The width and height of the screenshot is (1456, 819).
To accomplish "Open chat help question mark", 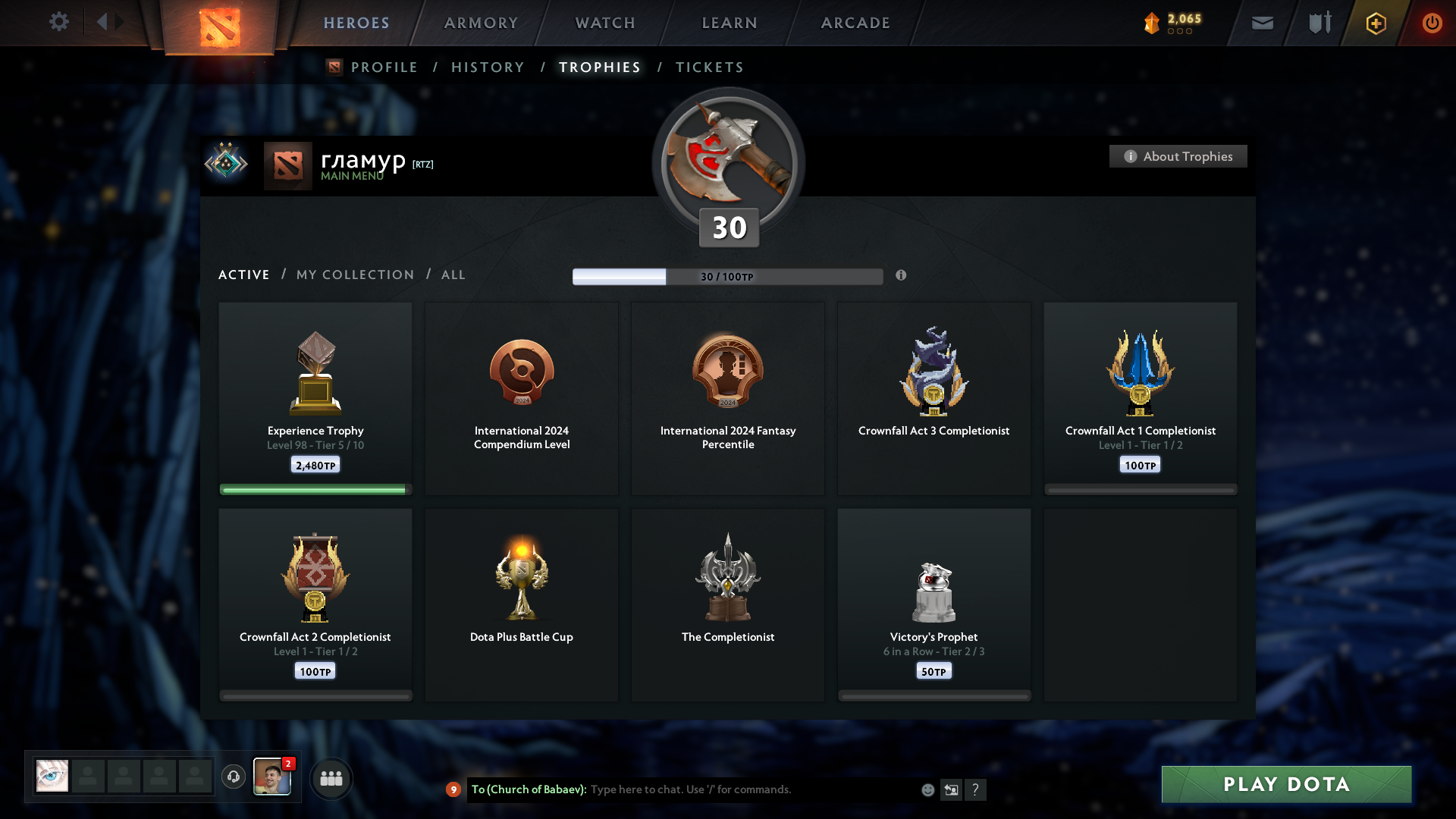I will point(976,789).
